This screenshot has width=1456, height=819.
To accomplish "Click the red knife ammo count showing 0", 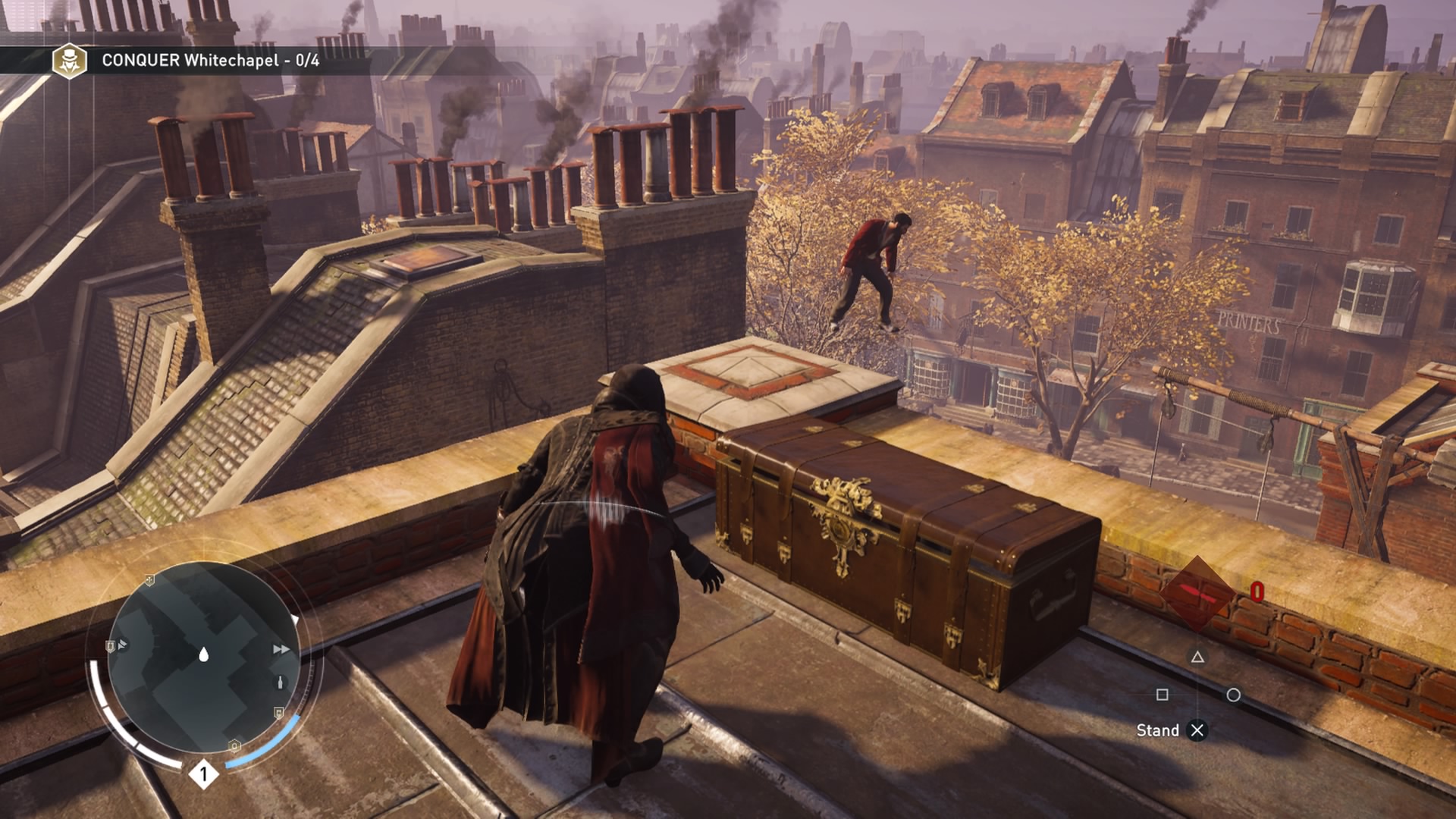I will pos(1257,593).
